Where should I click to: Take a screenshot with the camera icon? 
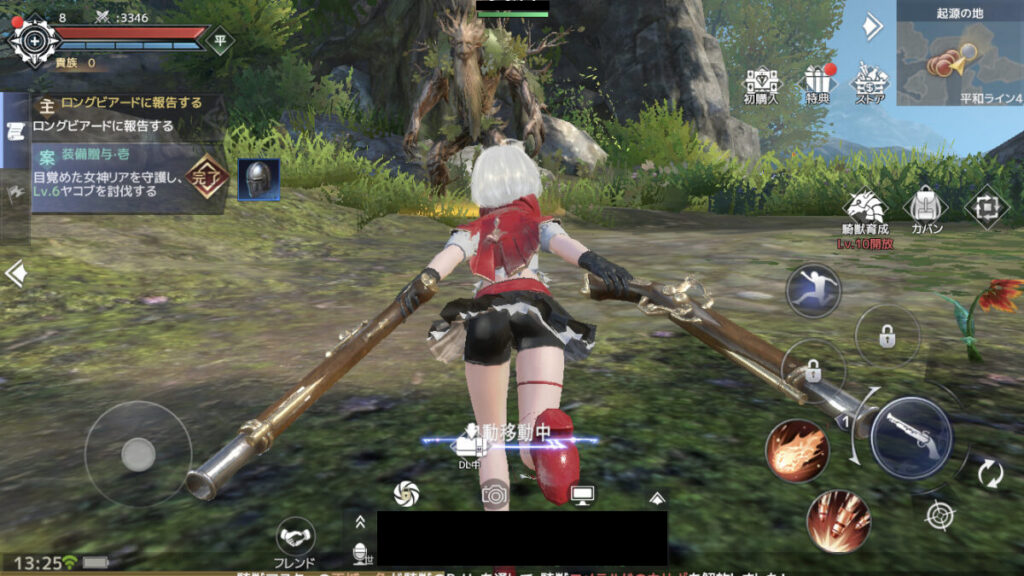pos(494,492)
